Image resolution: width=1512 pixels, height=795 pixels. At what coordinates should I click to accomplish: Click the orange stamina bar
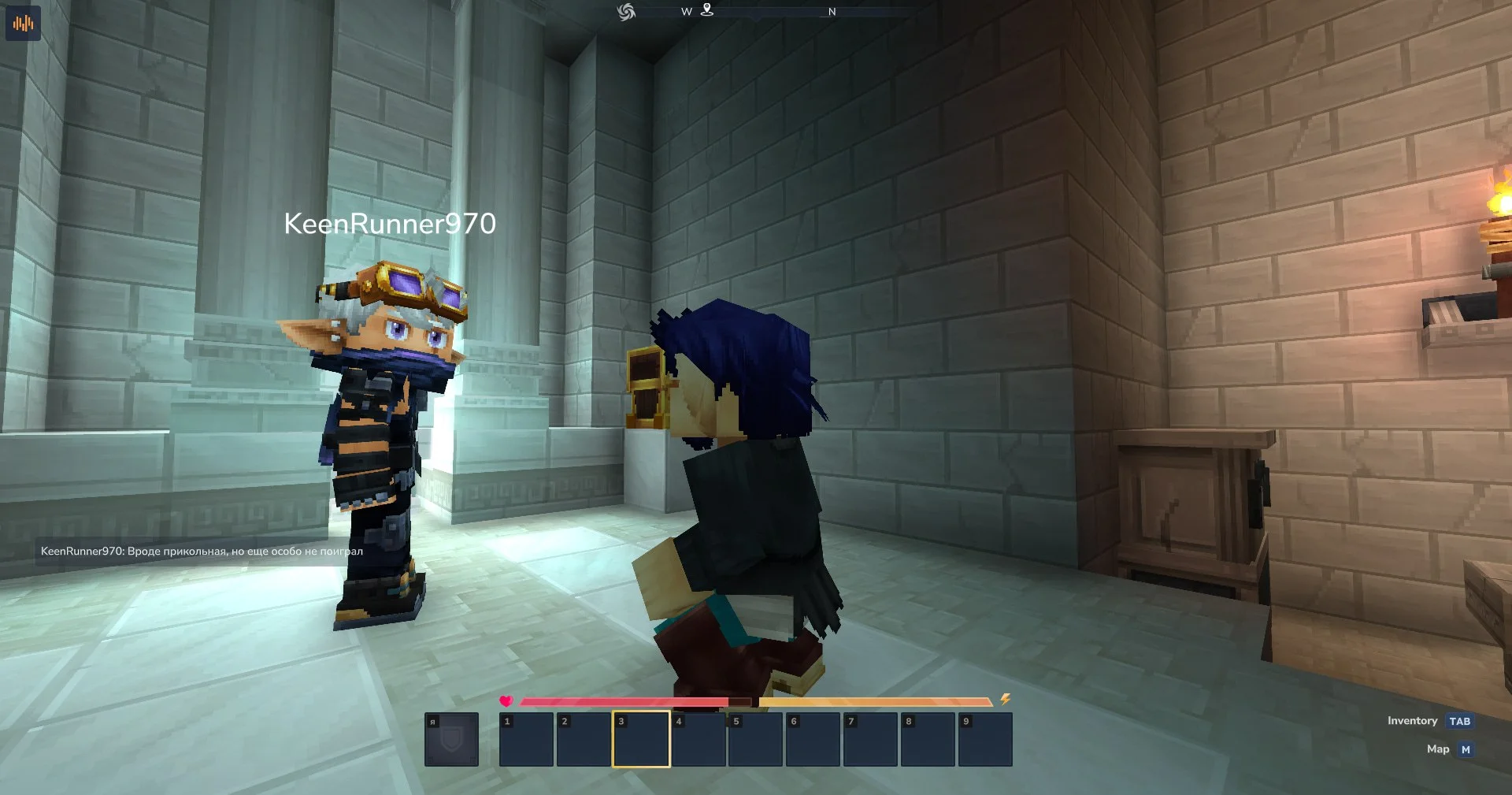(x=874, y=699)
